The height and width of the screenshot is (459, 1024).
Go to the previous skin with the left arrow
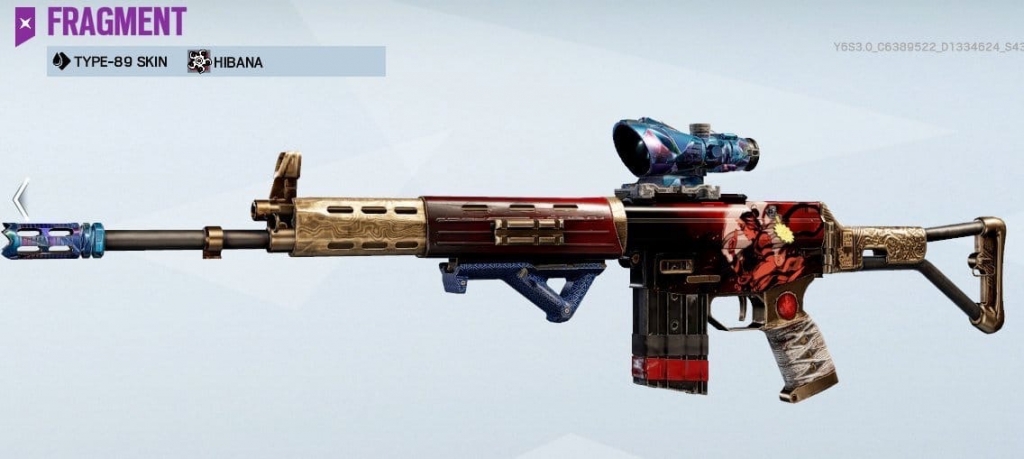click(20, 199)
